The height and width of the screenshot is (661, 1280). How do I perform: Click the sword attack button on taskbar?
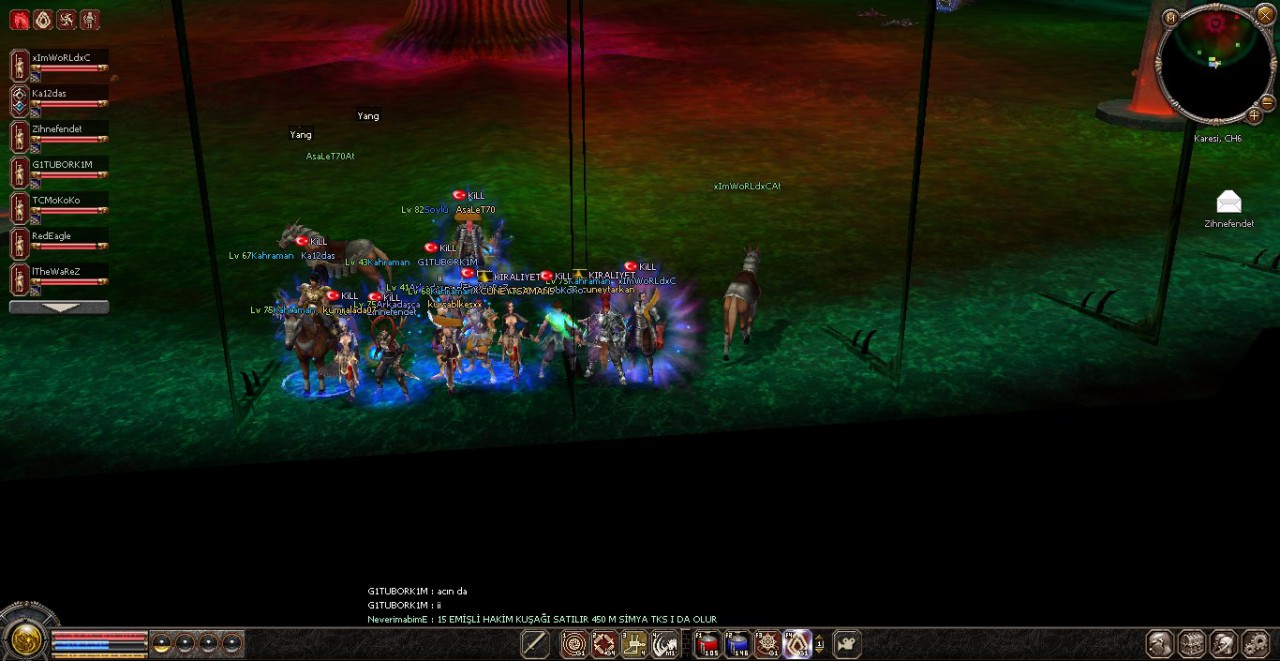click(x=535, y=645)
